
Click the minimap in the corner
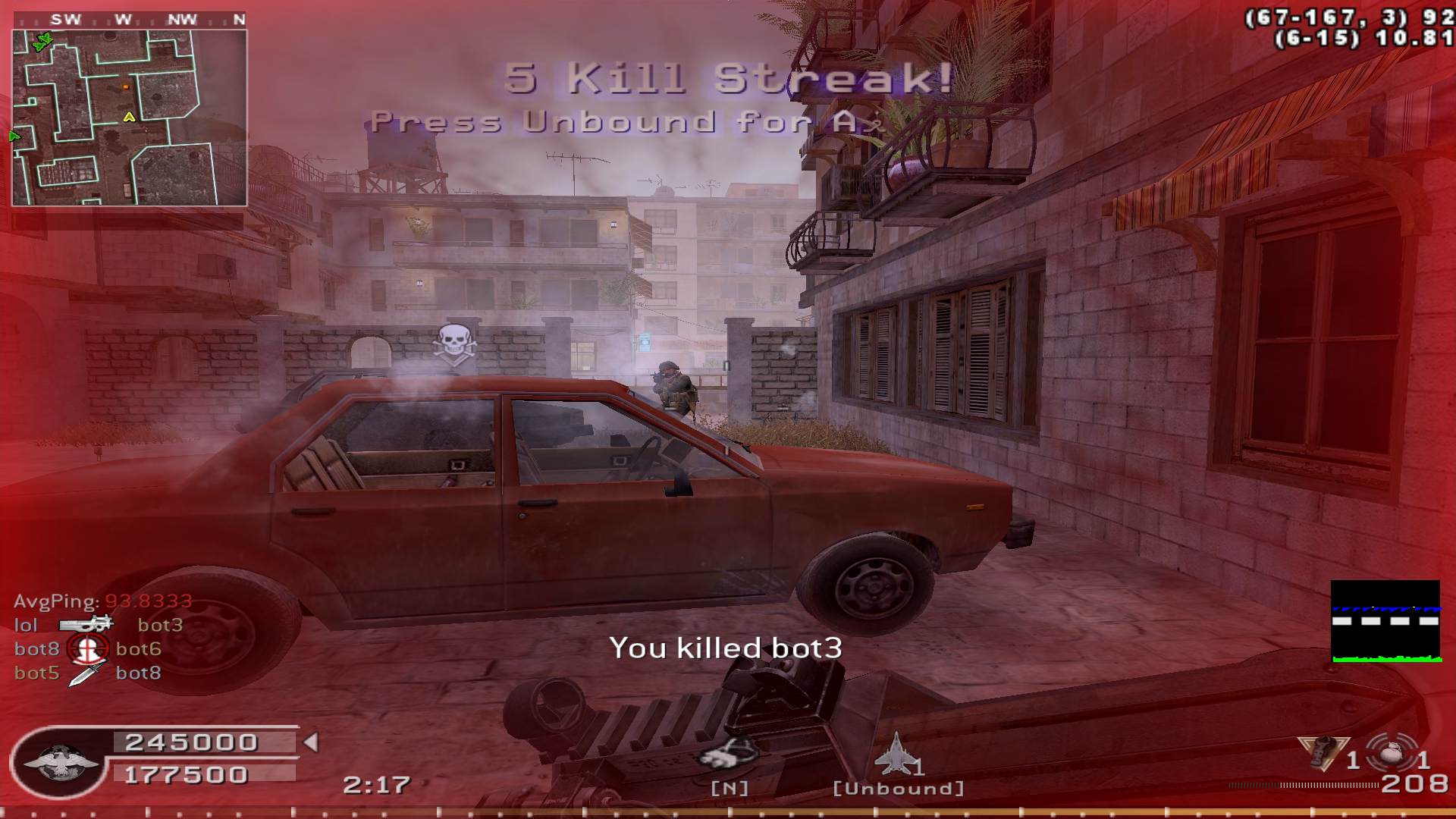[x=129, y=118]
